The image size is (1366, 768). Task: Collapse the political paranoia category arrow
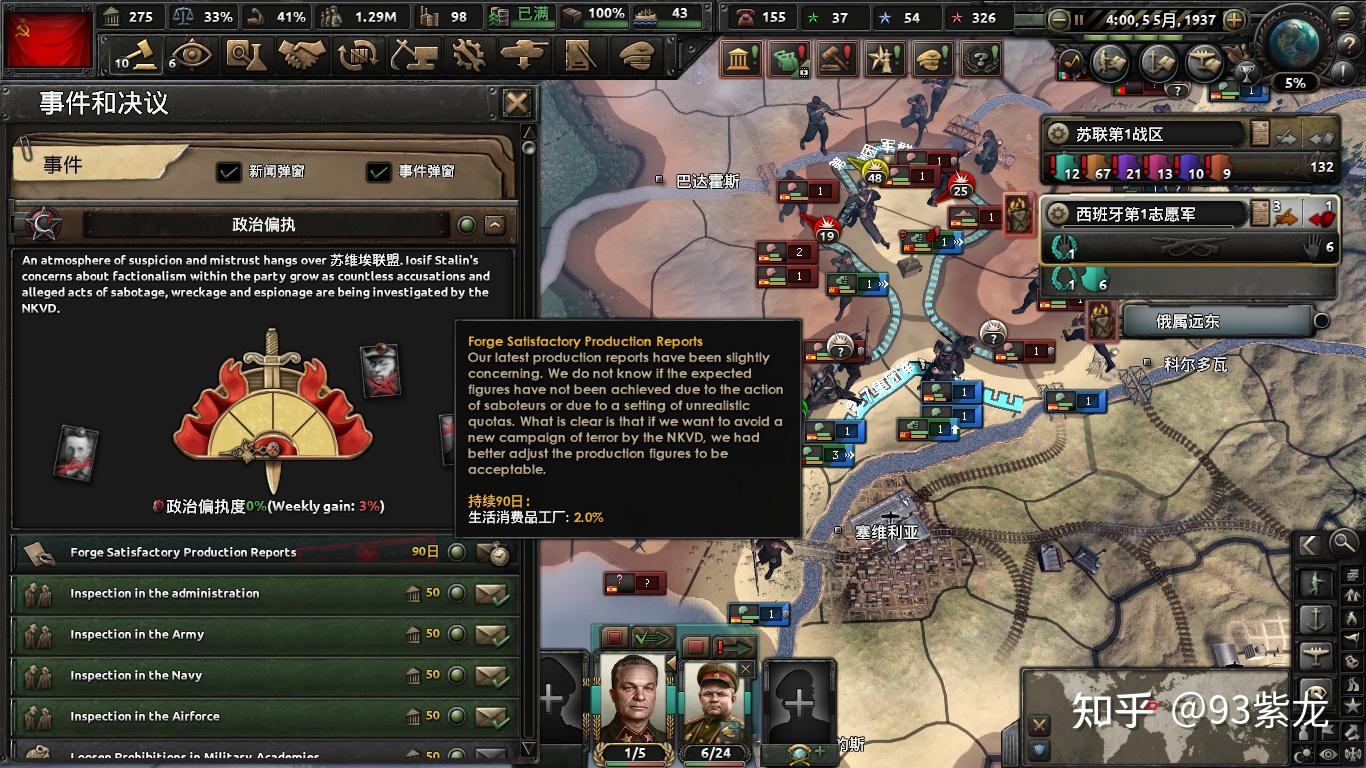click(494, 225)
